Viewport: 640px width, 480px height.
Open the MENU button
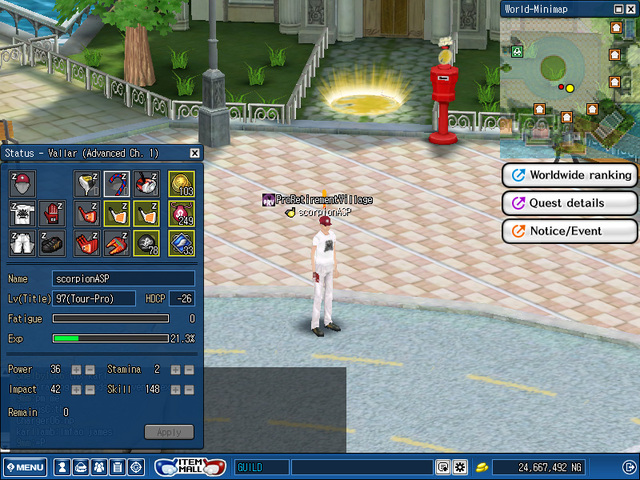coord(24,467)
